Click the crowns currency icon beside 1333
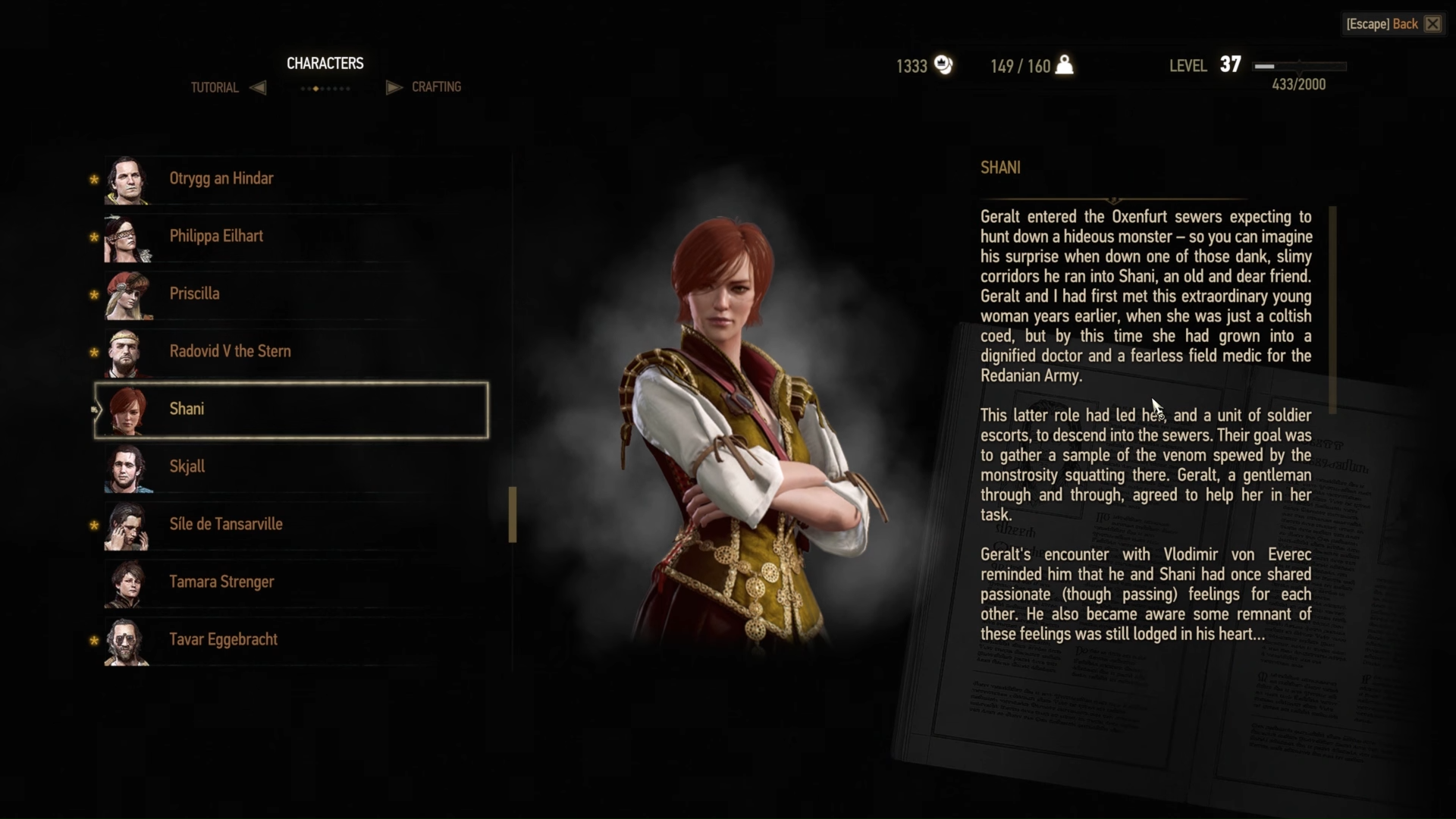The image size is (1456, 819). coord(943,66)
